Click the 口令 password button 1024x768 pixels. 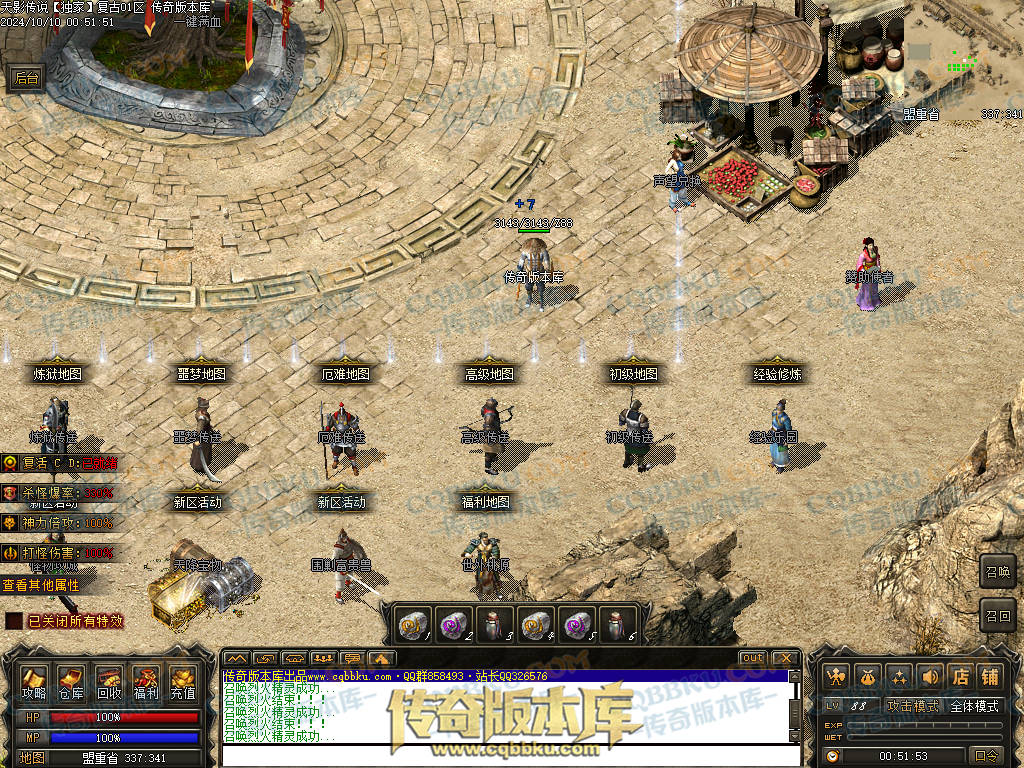[x=987, y=756]
